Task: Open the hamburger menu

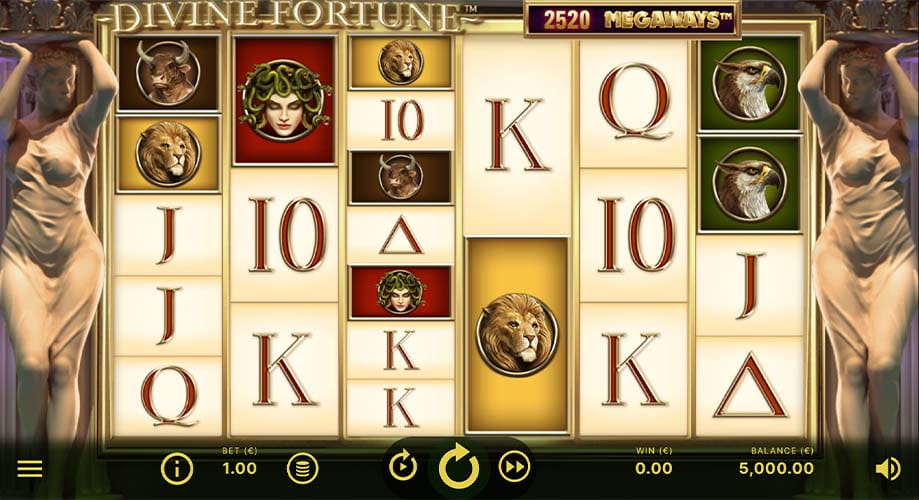Action: (x=30, y=468)
